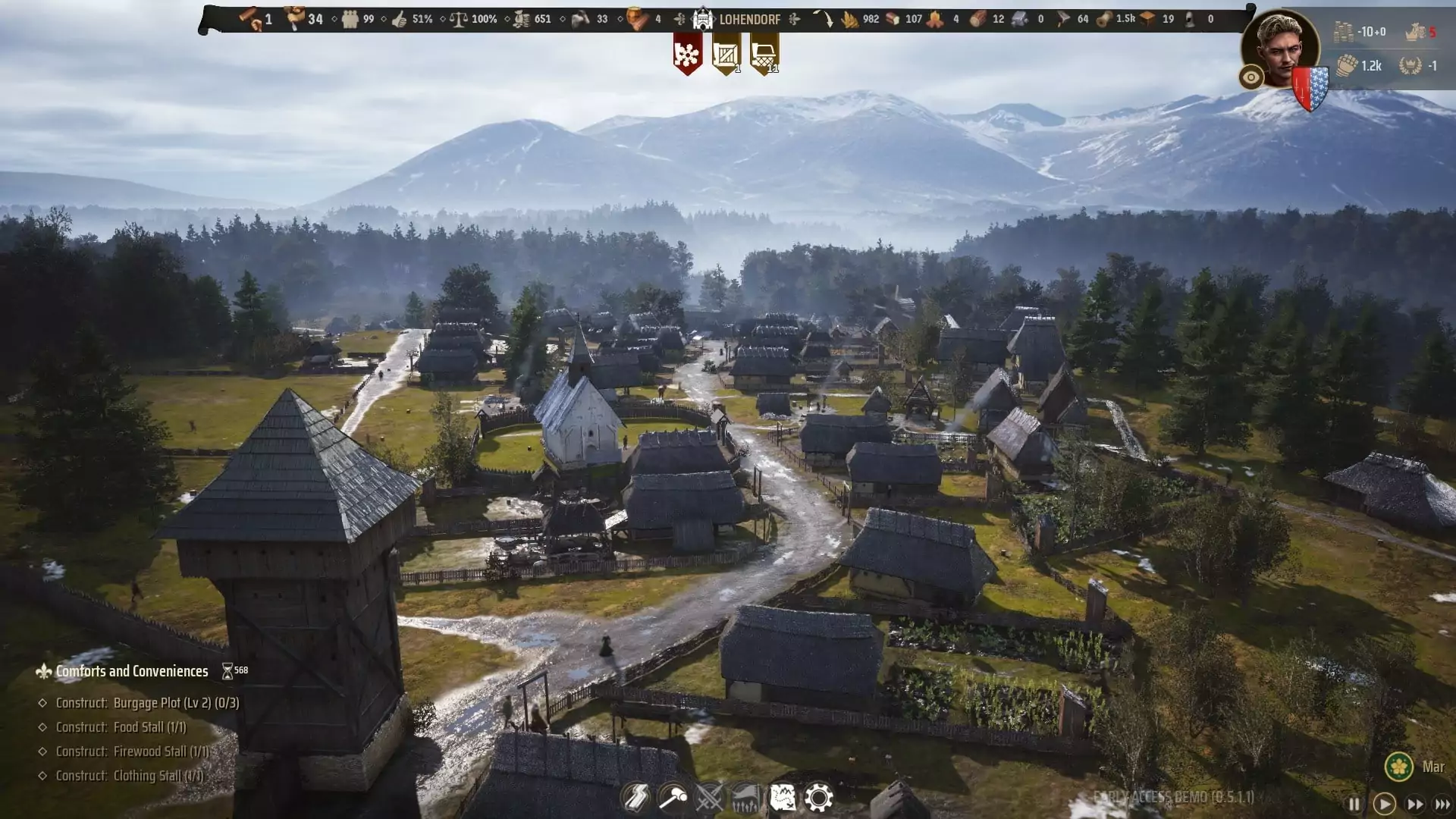Switch to triple fast-forward speed
The image size is (1456, 819).
point(1442,804)
